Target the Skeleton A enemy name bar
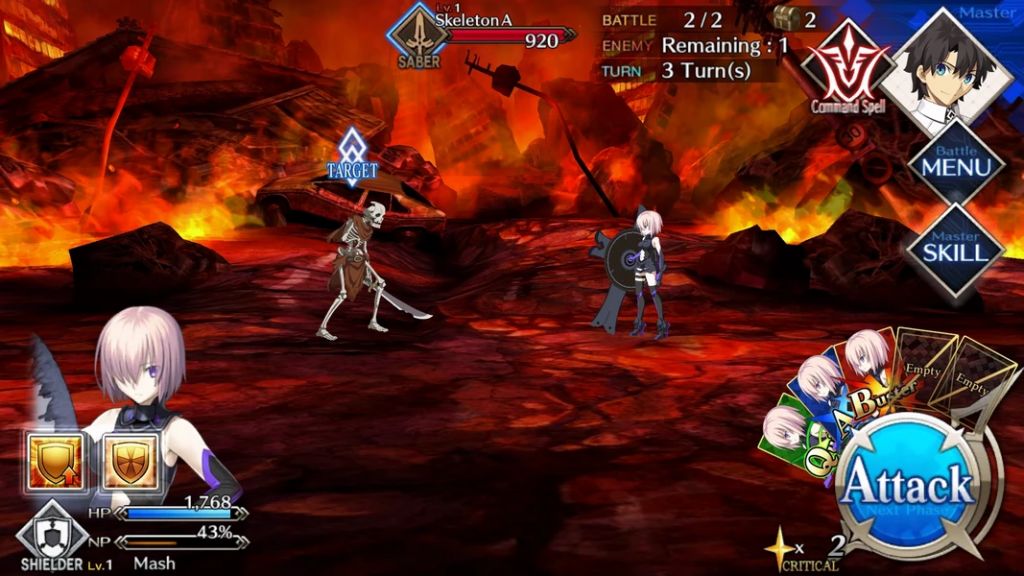1024x576 pixels. 500,38
